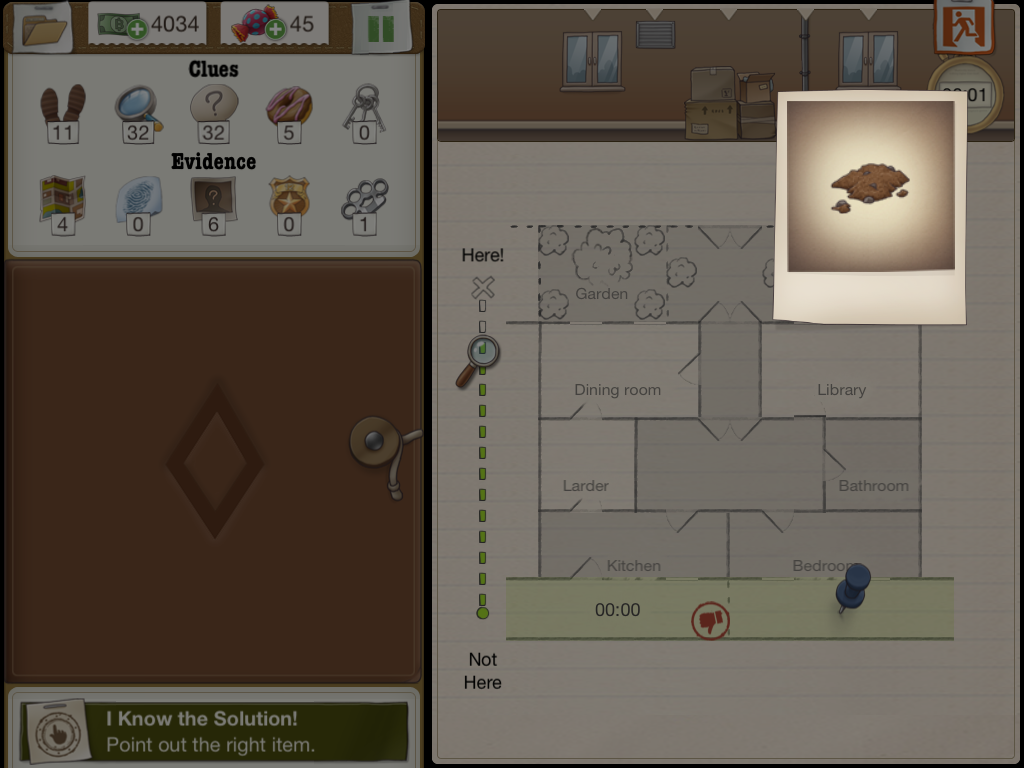Click the red thumbs-down marker
This screenshot has height=768, width=1024.
(x=710, y=621)
